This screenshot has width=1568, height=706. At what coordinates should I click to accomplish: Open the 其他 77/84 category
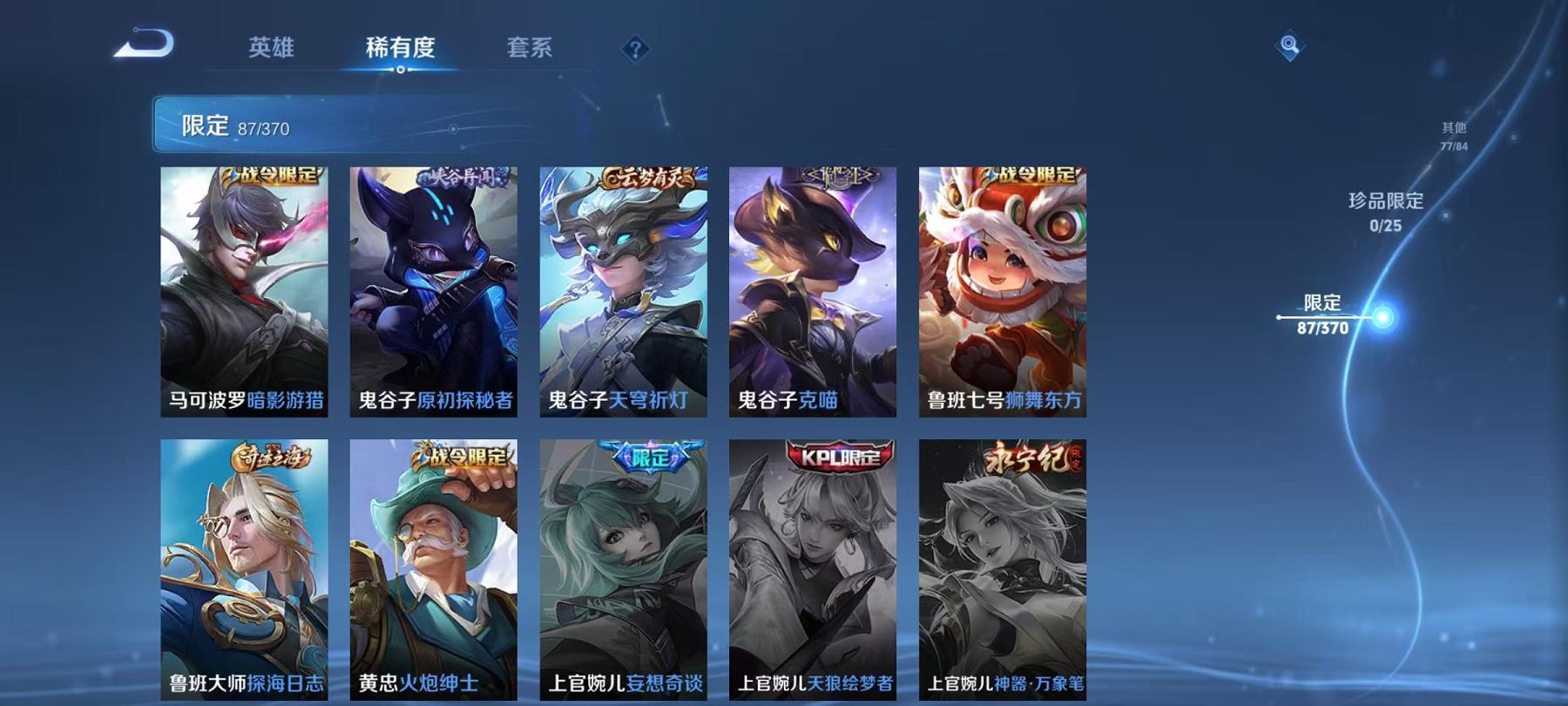(x=1453, y=135)
